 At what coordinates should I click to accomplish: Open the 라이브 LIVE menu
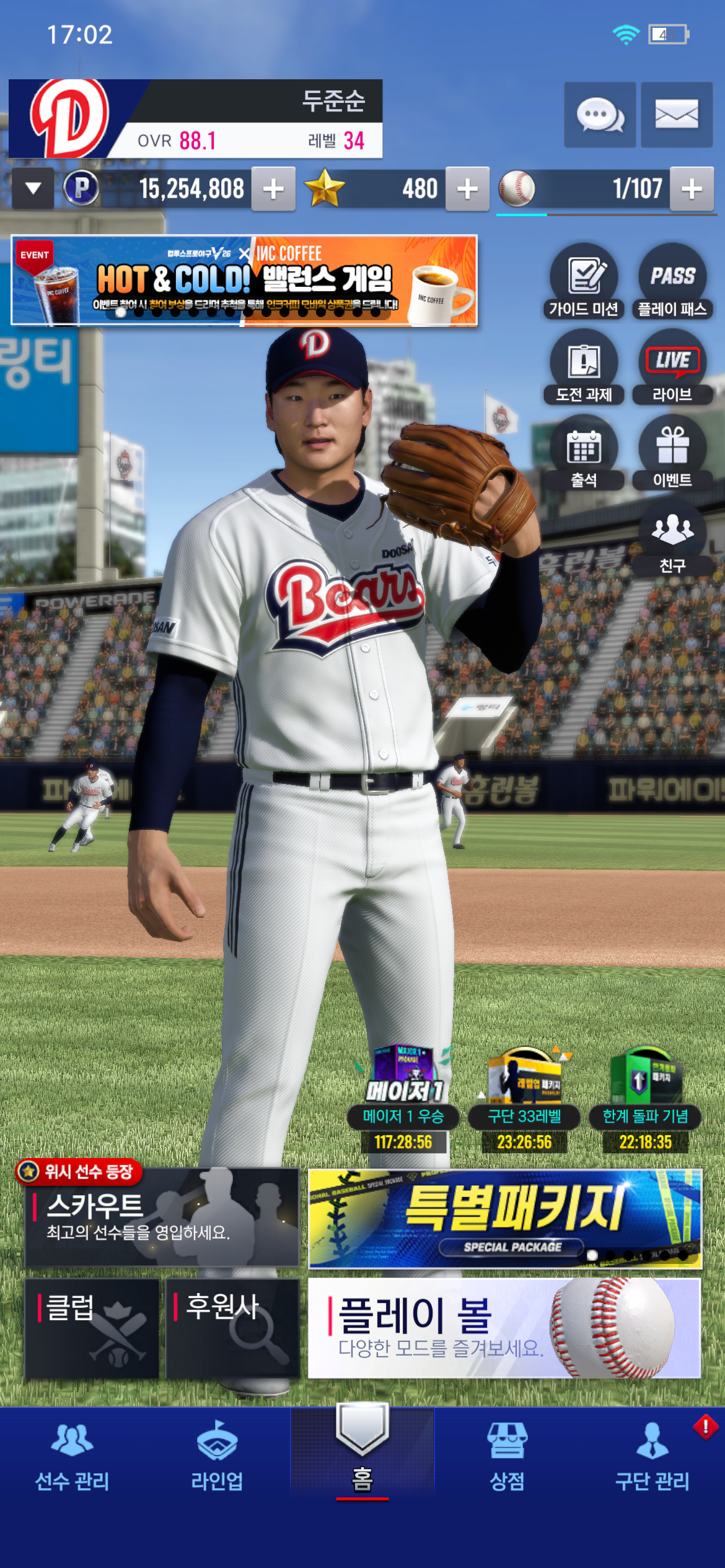click(x=672, y=368)
